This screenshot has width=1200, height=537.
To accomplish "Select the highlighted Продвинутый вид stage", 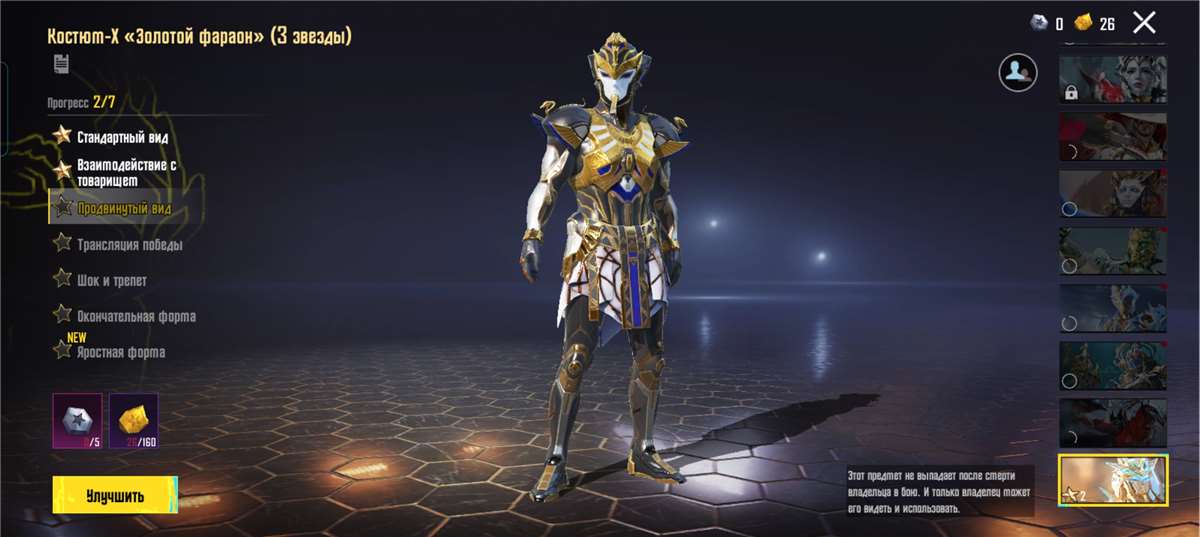I will 123,208.
